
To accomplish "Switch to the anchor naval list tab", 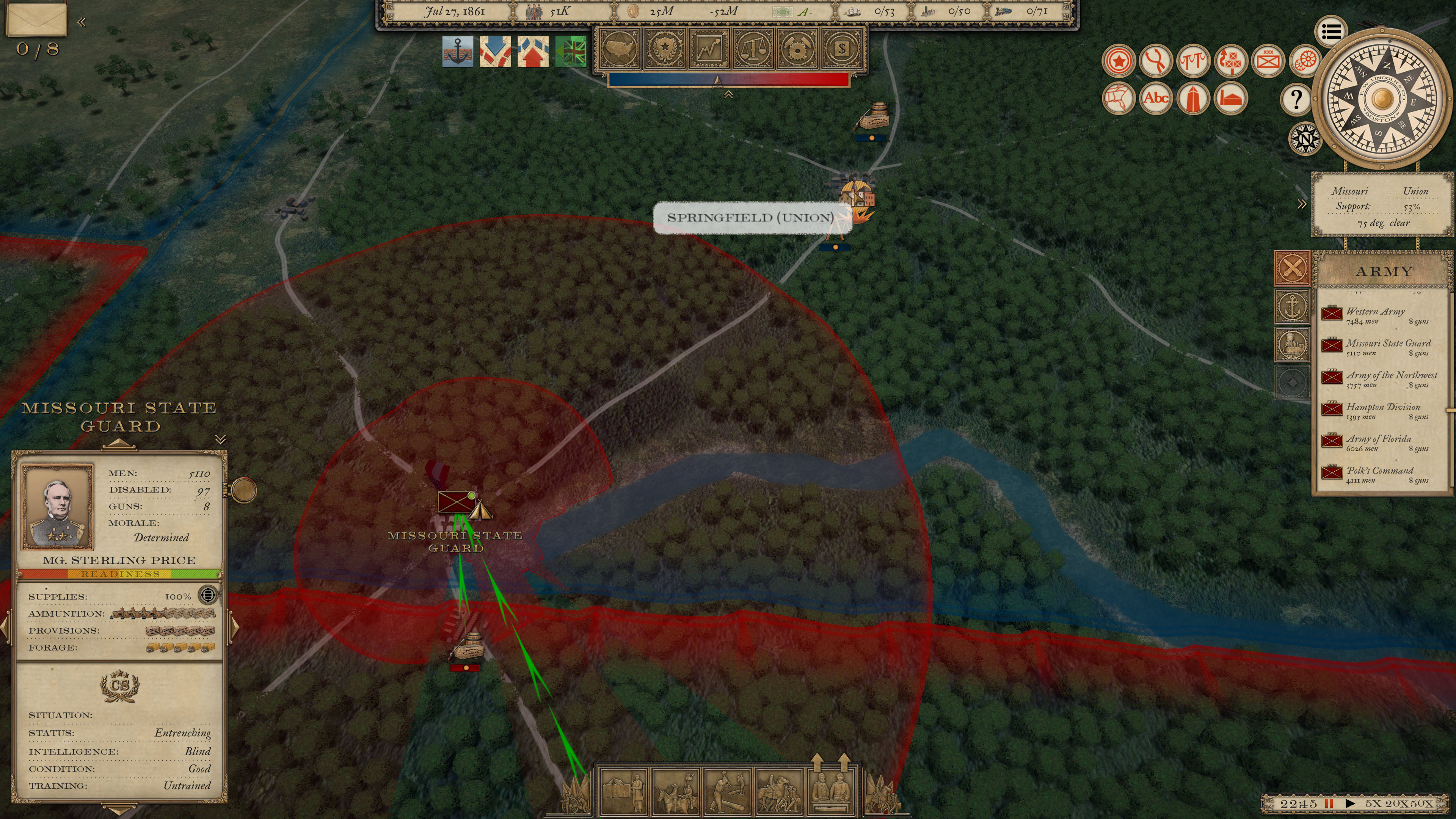I will [1292, 307].
